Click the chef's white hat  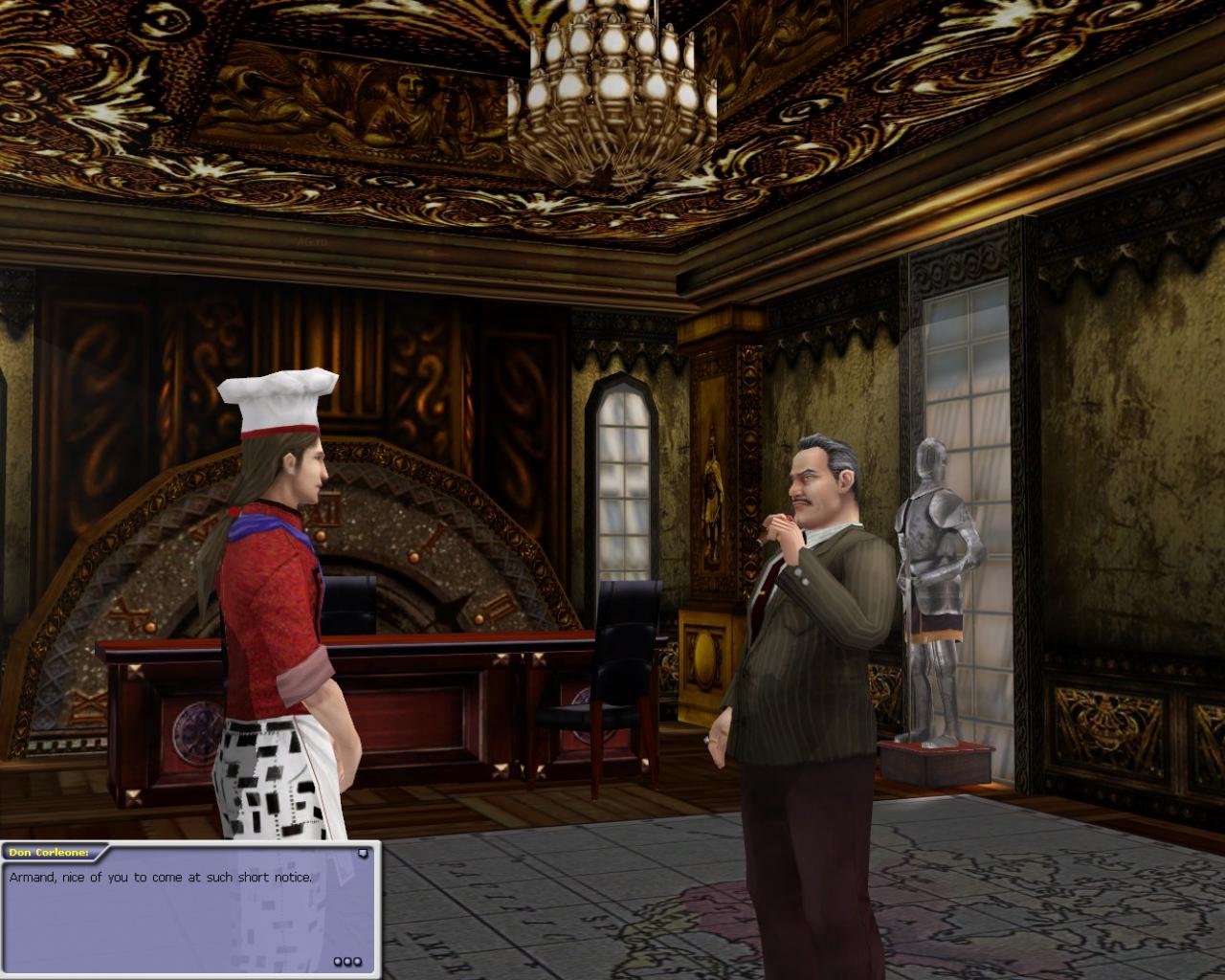[278, 397]
